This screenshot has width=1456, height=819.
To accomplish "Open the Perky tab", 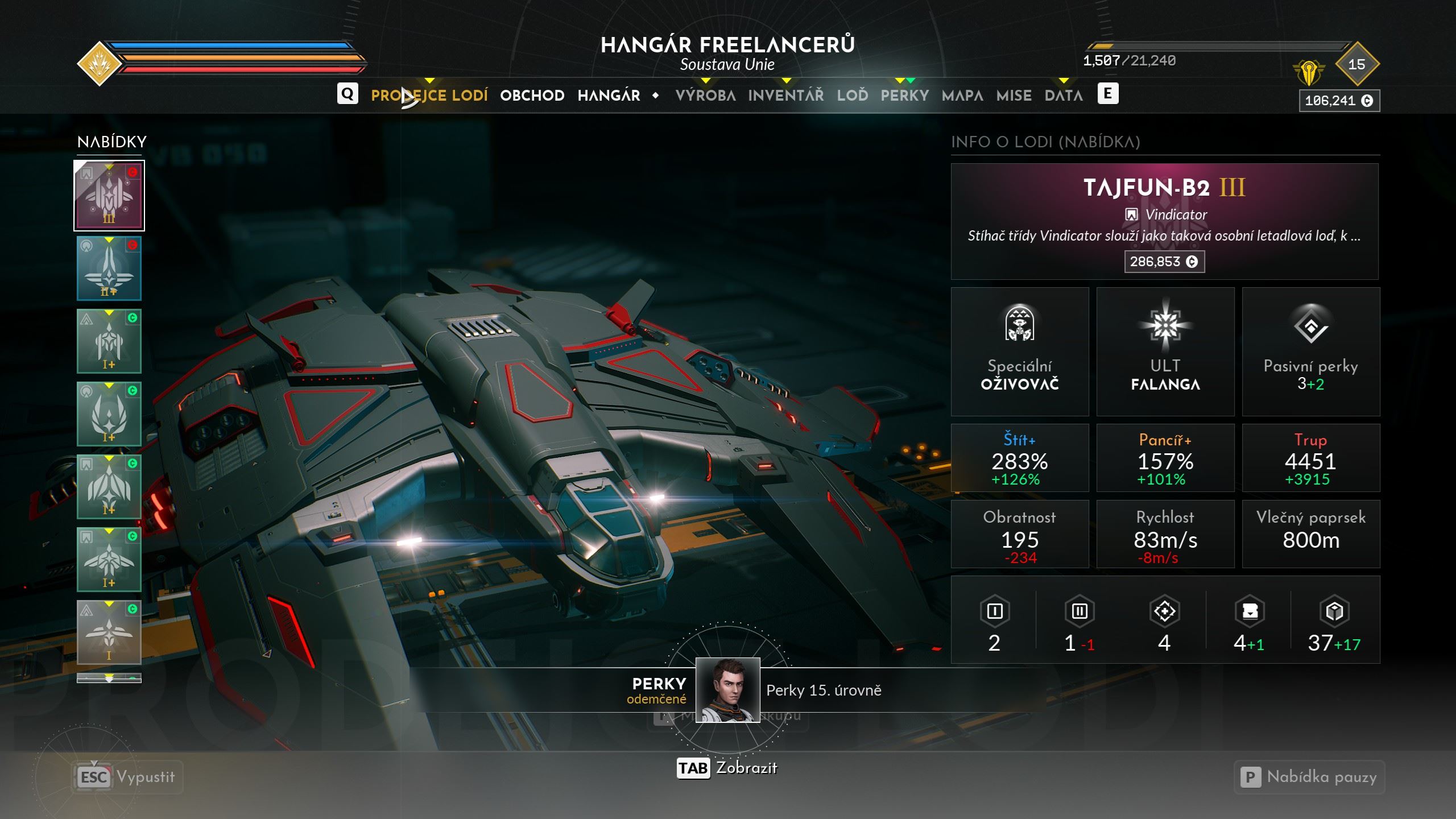I will pyautogui.click(x=904, y=96).
